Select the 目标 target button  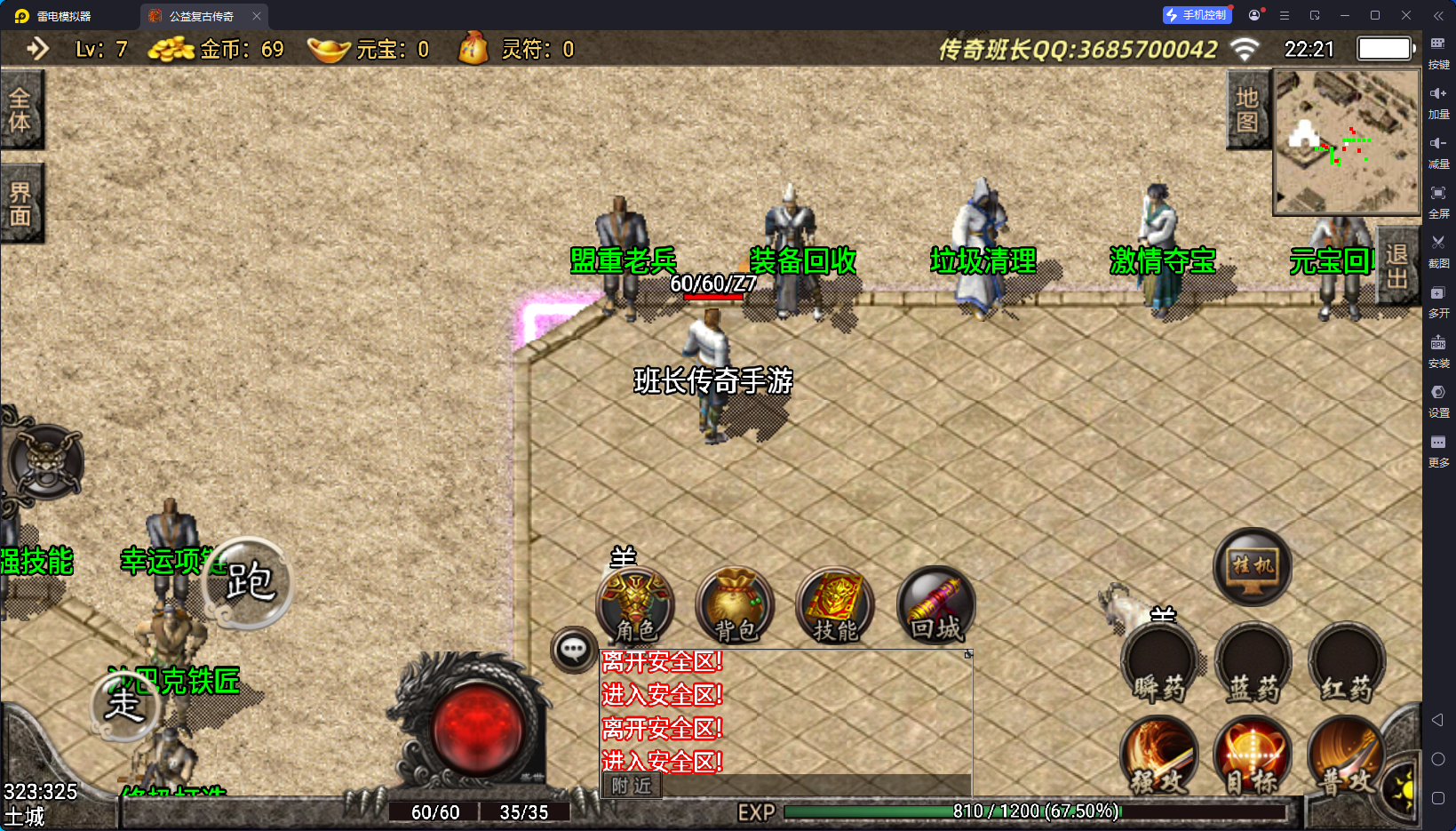1253,755
